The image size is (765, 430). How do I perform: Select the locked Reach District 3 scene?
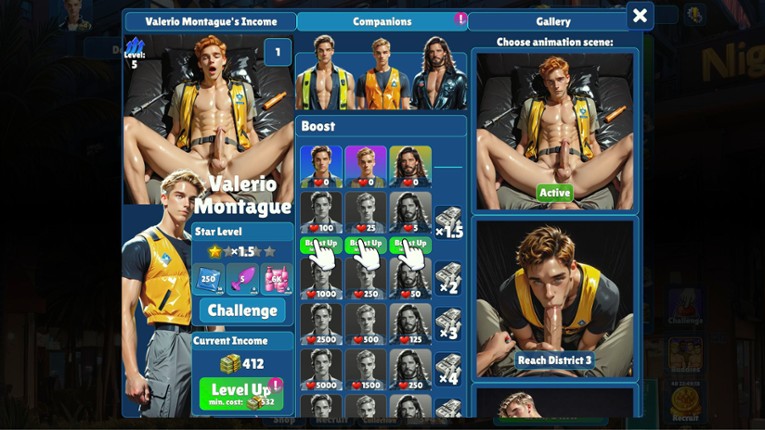554,300
